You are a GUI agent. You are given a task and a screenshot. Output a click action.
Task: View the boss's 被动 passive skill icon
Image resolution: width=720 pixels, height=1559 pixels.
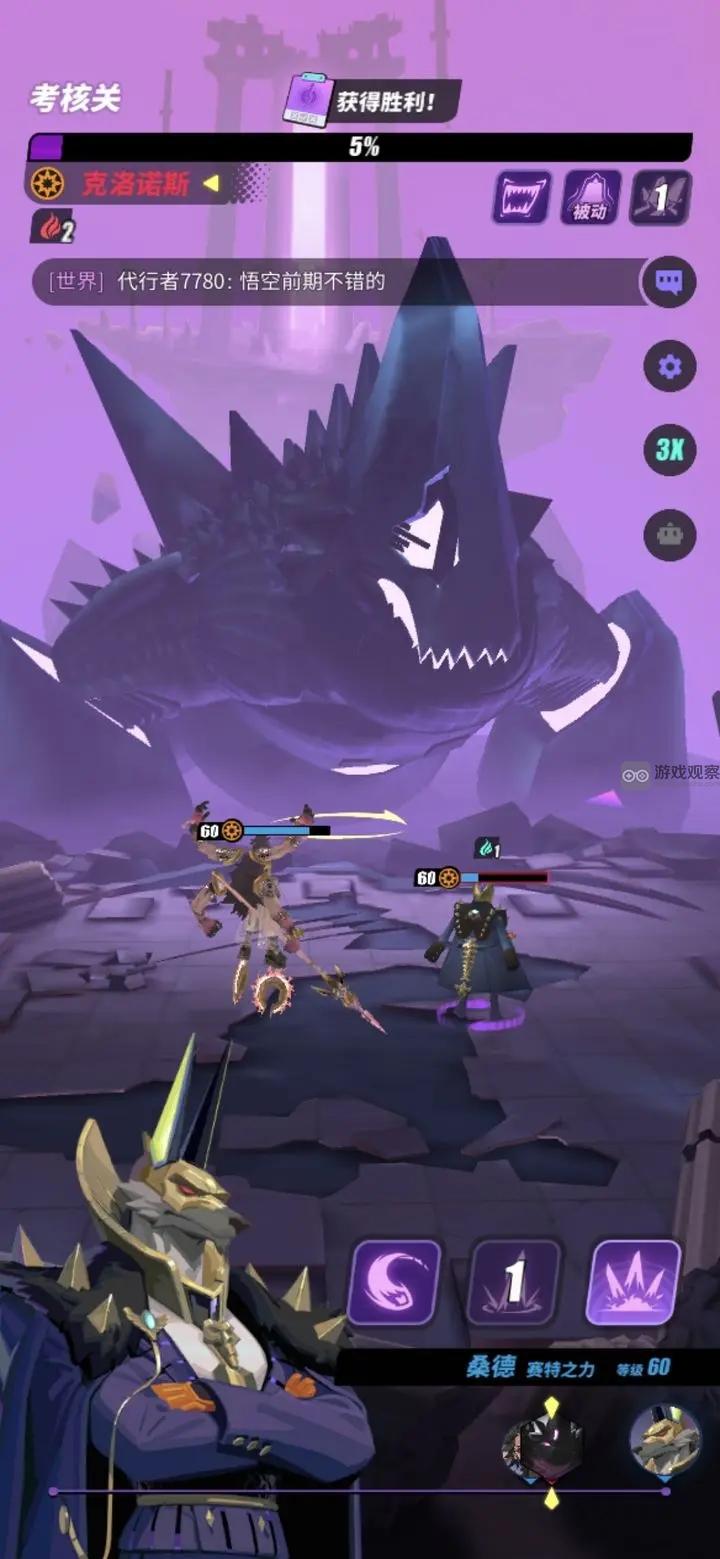pyautogui.click(x=590, y=197)
